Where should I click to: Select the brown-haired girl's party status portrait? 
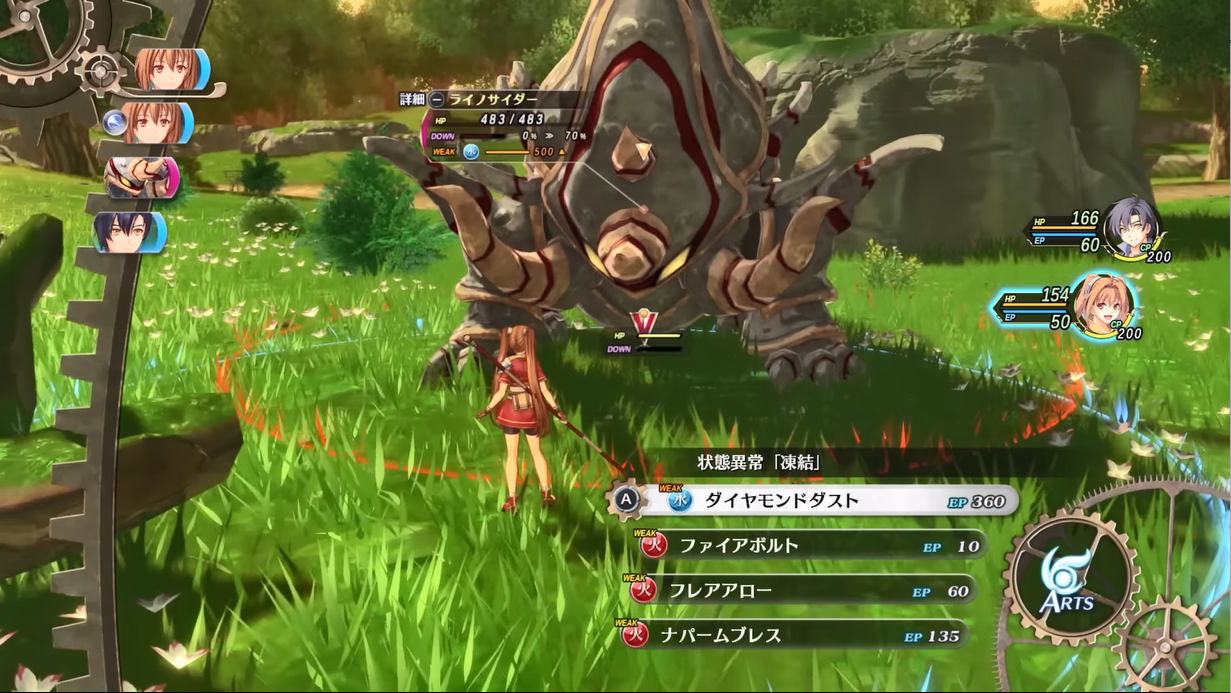coord(1102,306)
